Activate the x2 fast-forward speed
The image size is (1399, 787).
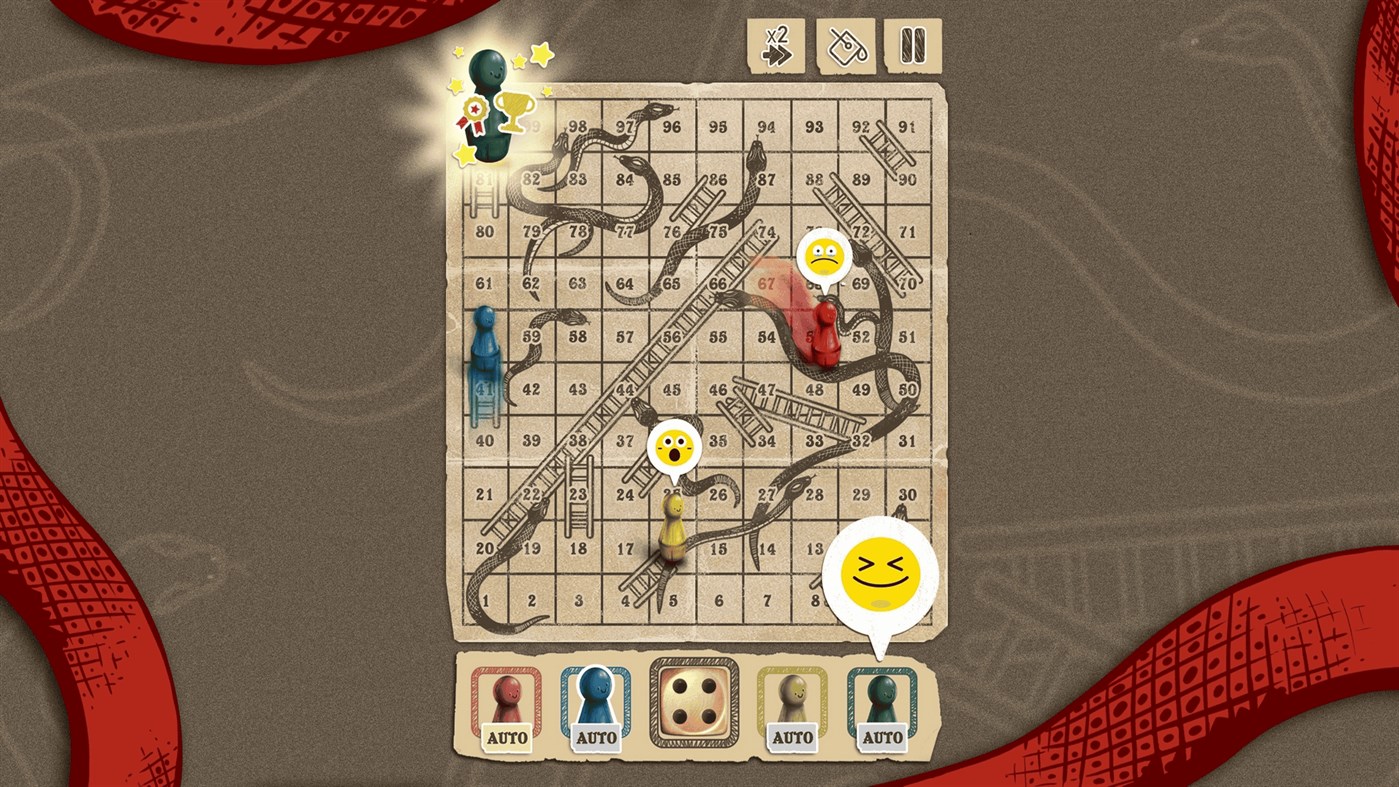(777, 45)
